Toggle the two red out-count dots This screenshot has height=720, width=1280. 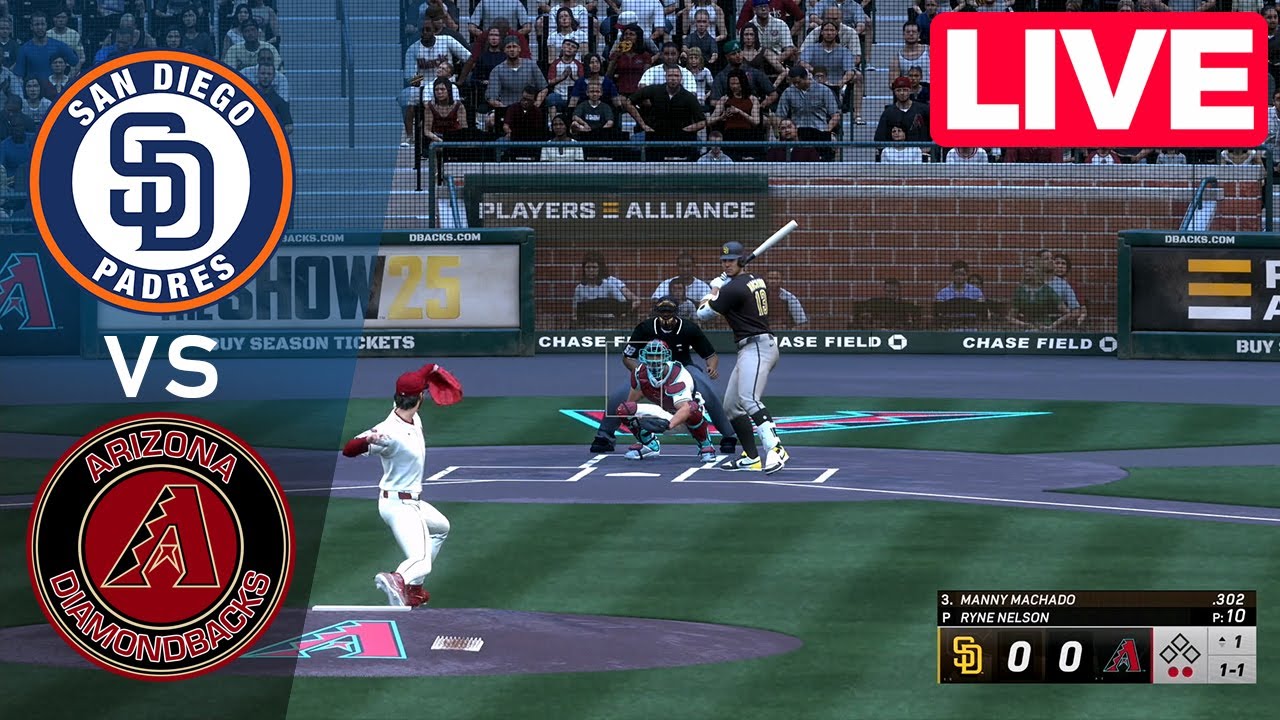click(1180, 670)
